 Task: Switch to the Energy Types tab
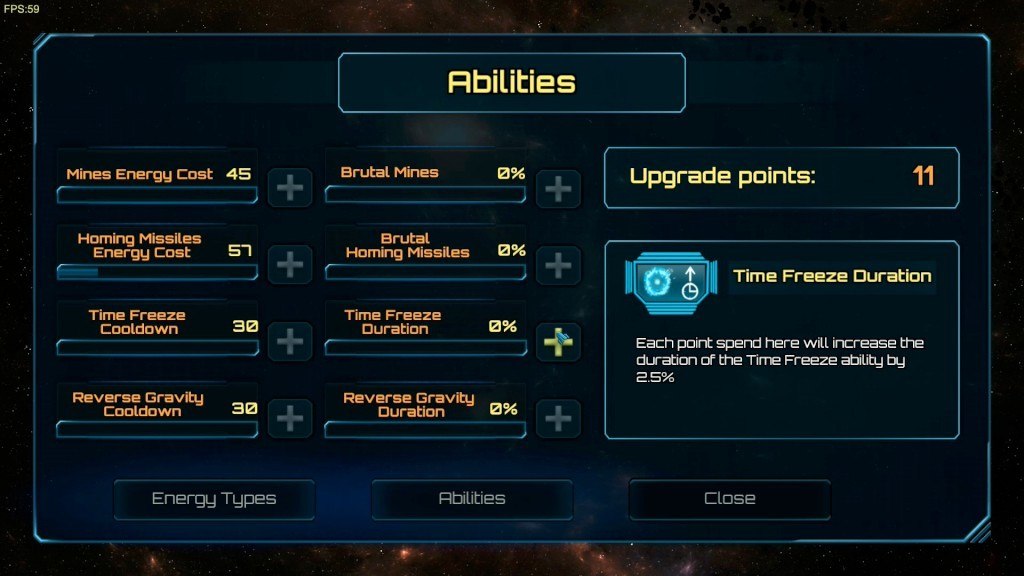214,499
